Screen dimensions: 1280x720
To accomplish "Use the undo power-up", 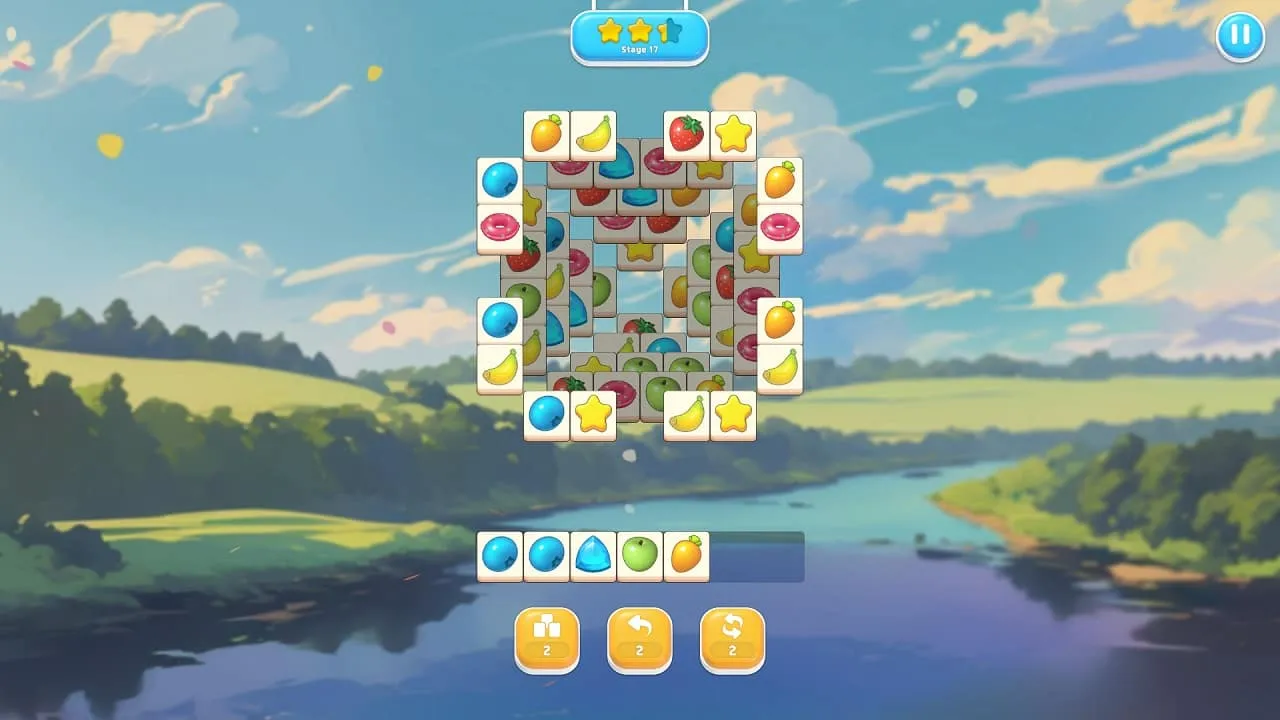I will 640,640.
